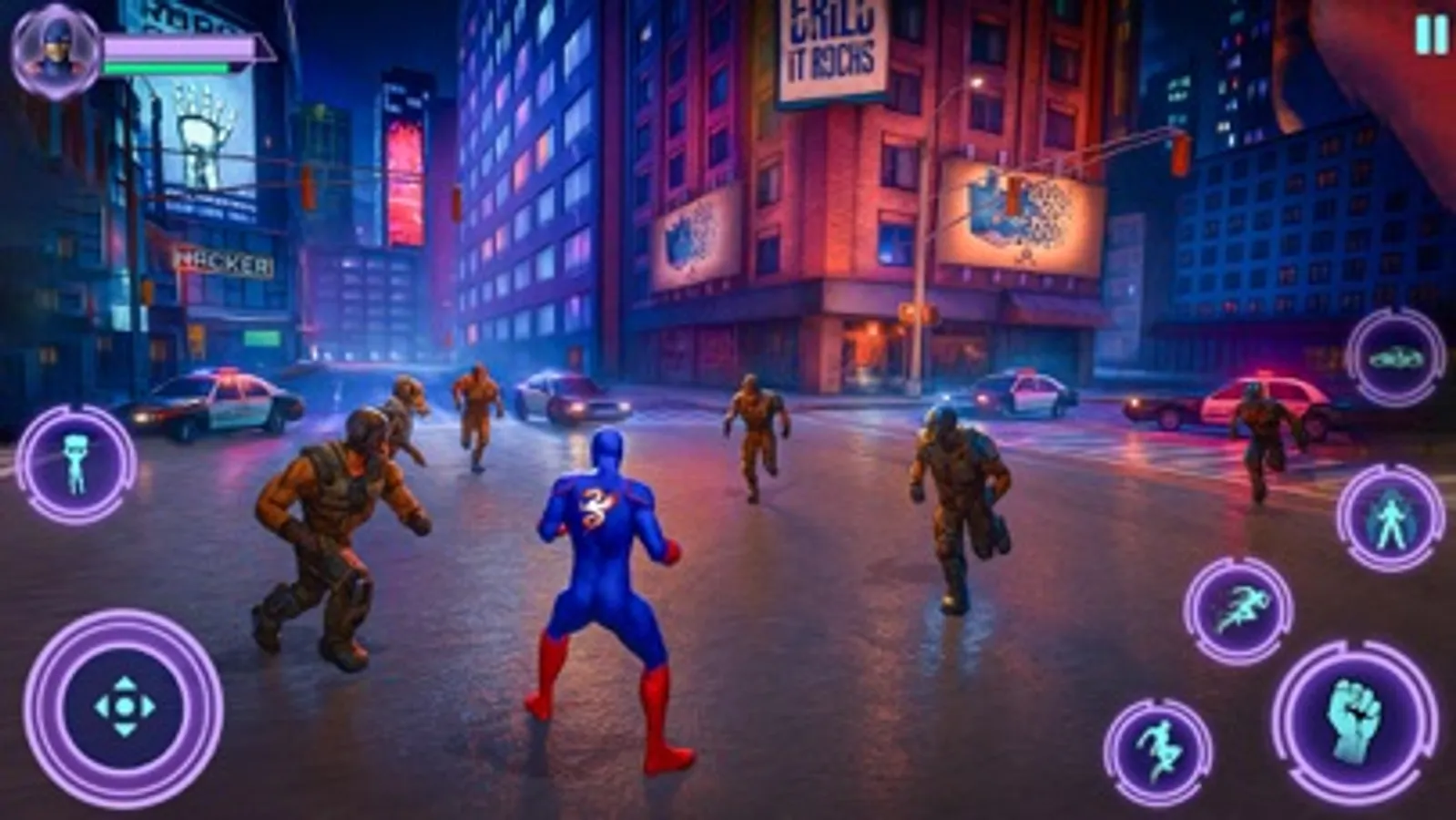Screen dimensions: 1456x820
Task: Select the blue superhero character
Action: pyautogui.click(x=606, y=565)
